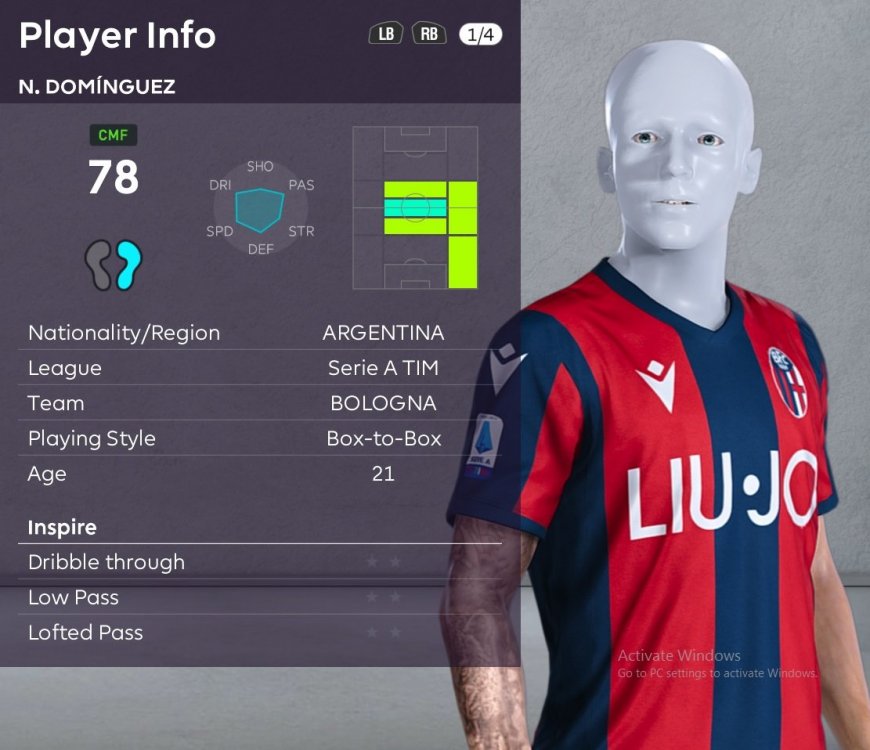870x750 pixels.
Task: Select the Team BOLOGNA row
Action: click(x=260, y=404)
